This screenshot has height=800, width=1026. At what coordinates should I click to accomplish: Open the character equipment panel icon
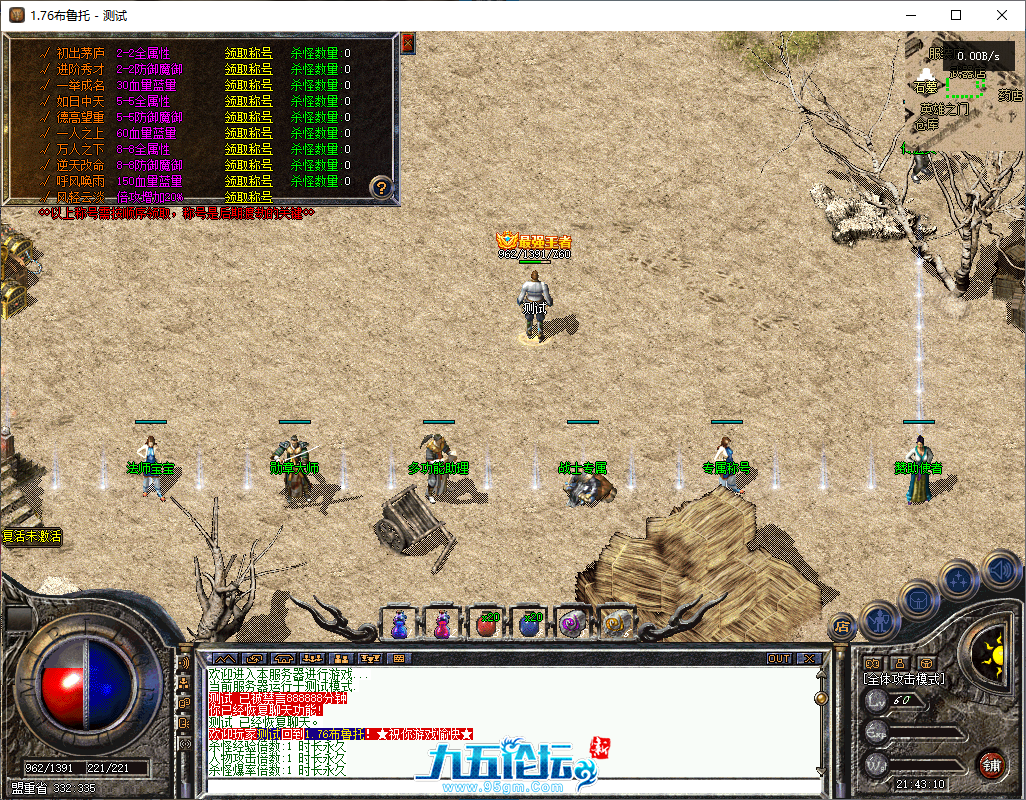(878, 618)
